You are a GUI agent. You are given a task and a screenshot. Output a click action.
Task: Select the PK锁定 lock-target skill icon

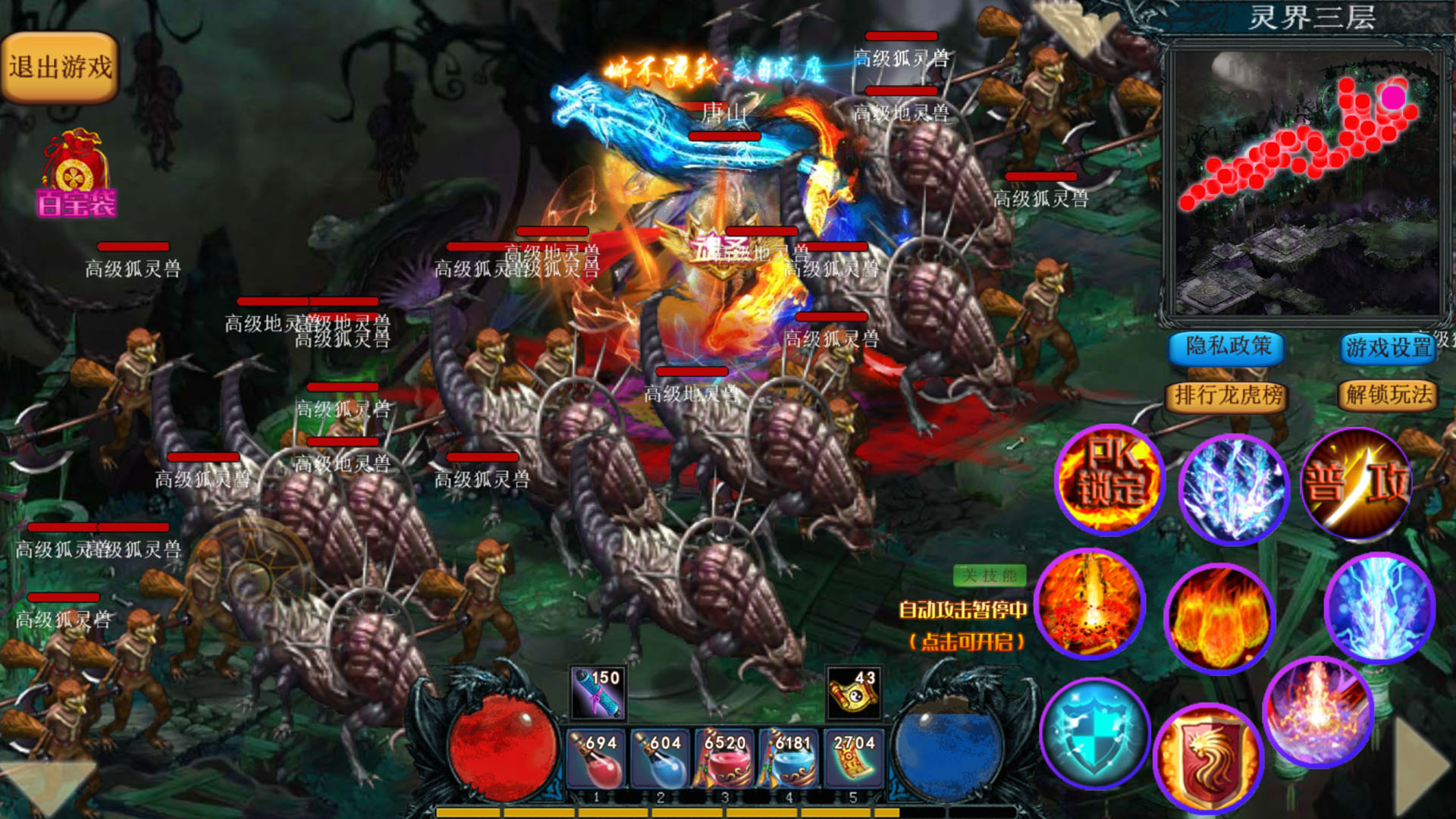click(x=1109, y=479)
